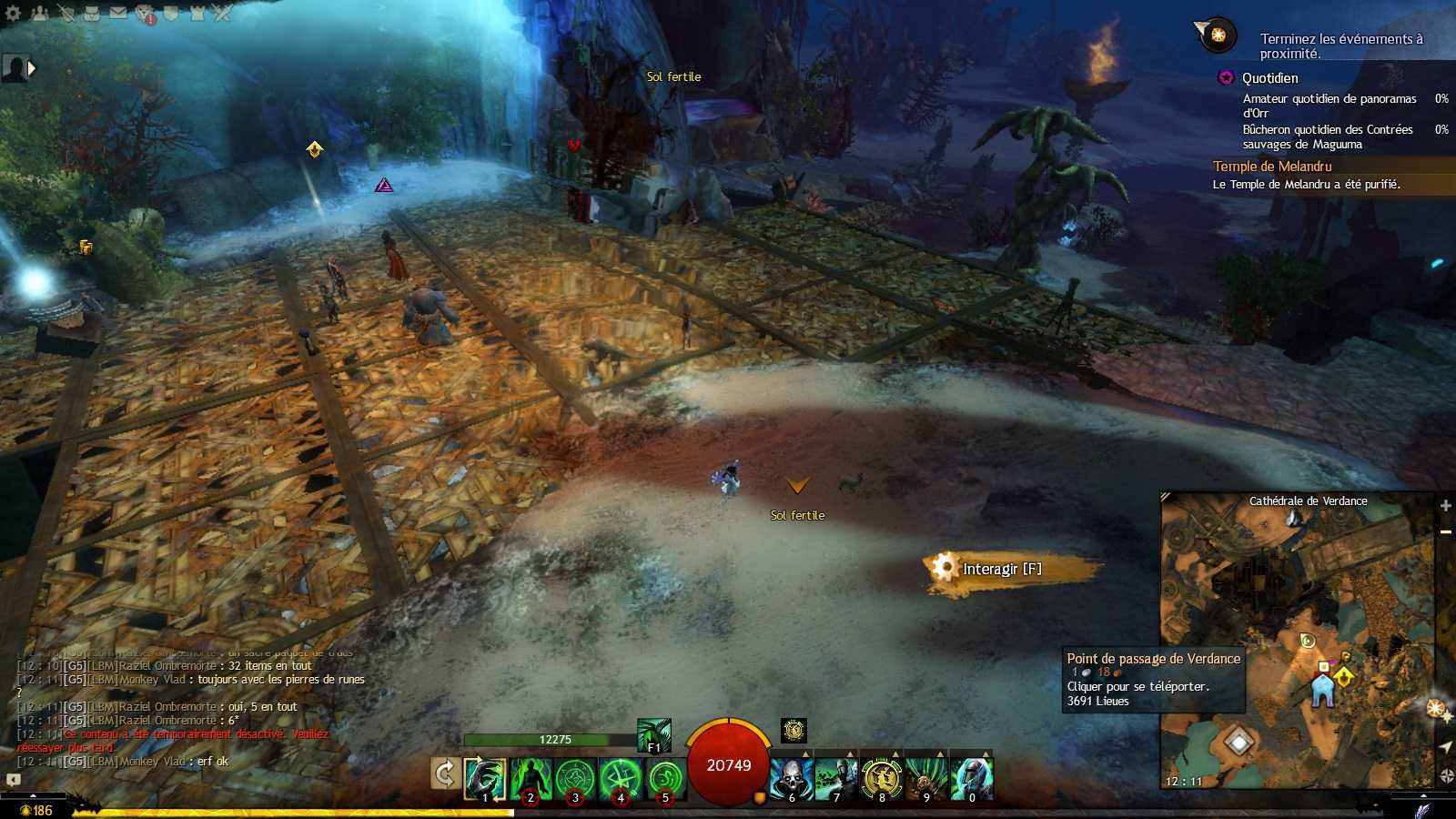Open the trading post icon with red alert
Screen dimensions: 1456x819
point(146,14)
